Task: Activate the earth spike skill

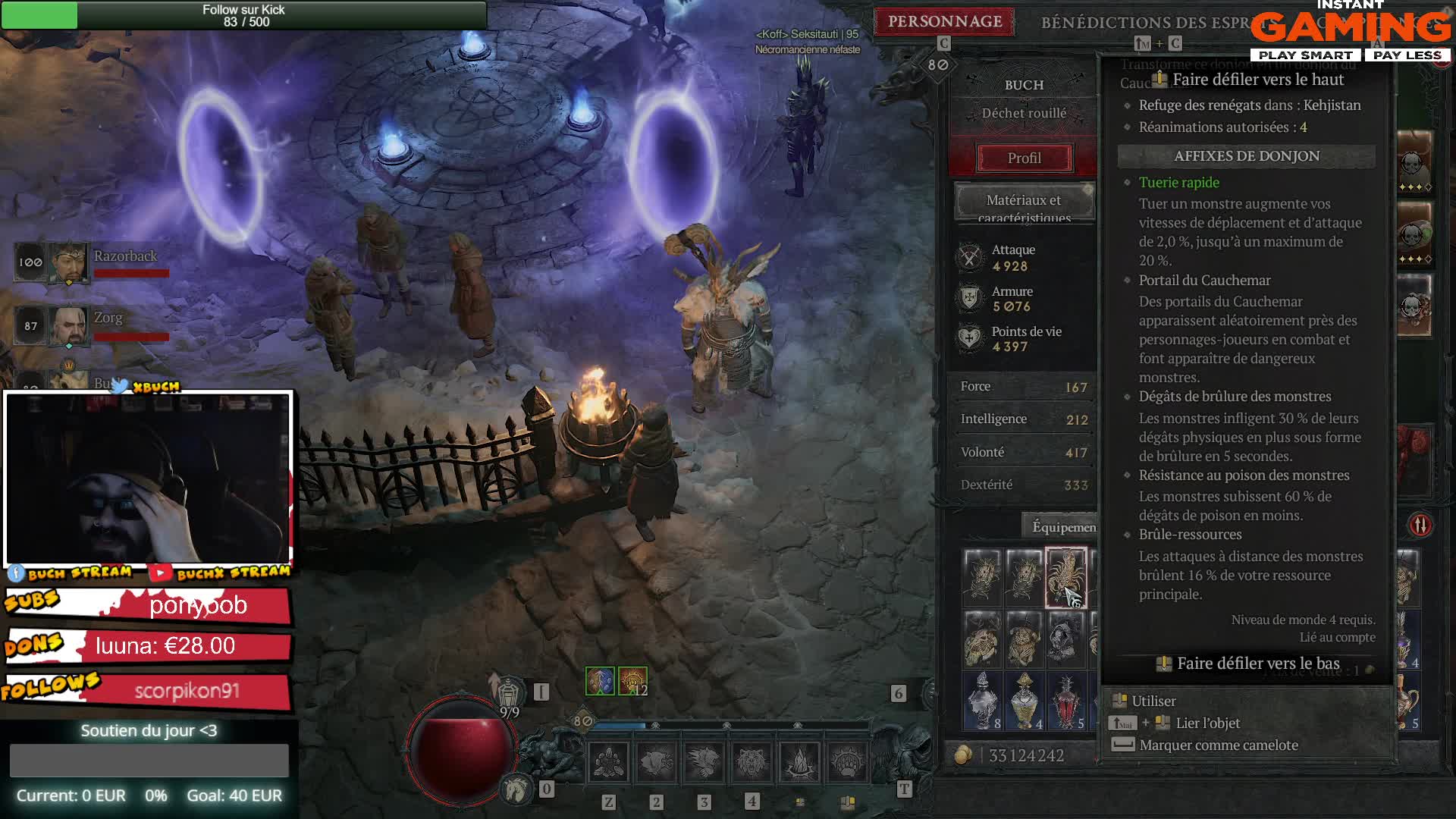Action: (x=799, y=761)
